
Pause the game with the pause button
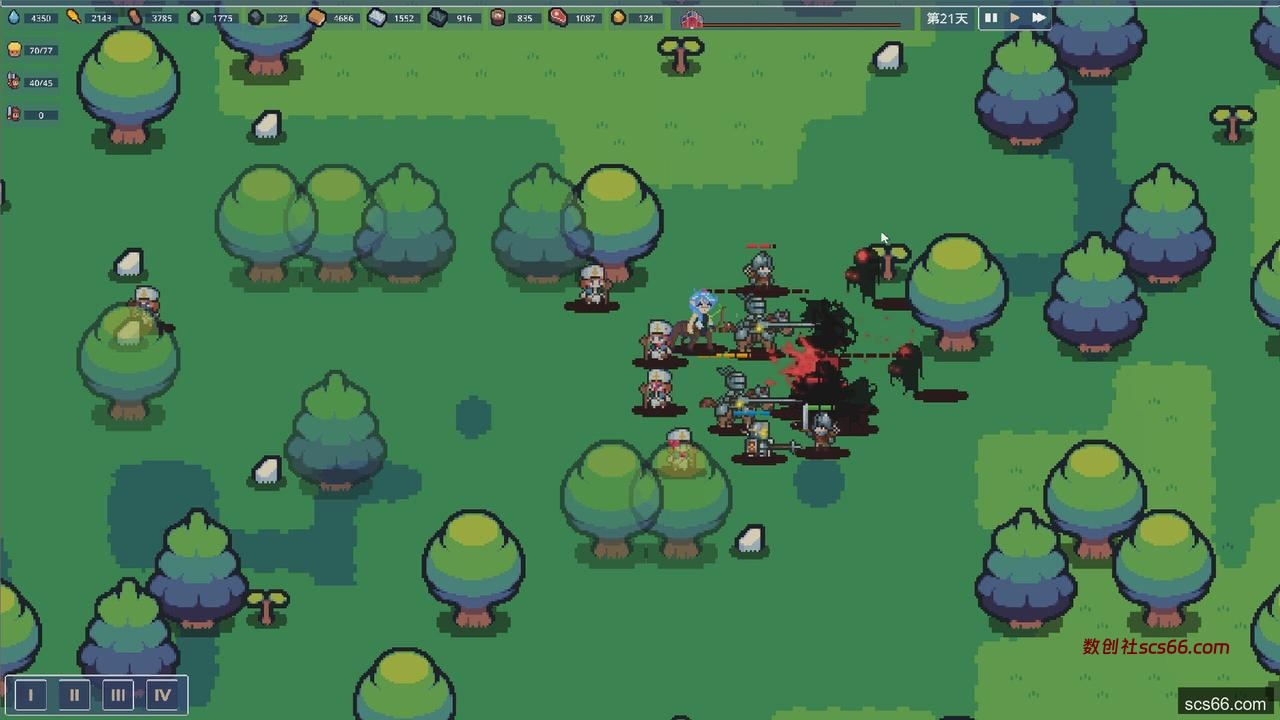click(x=991, y=18)
